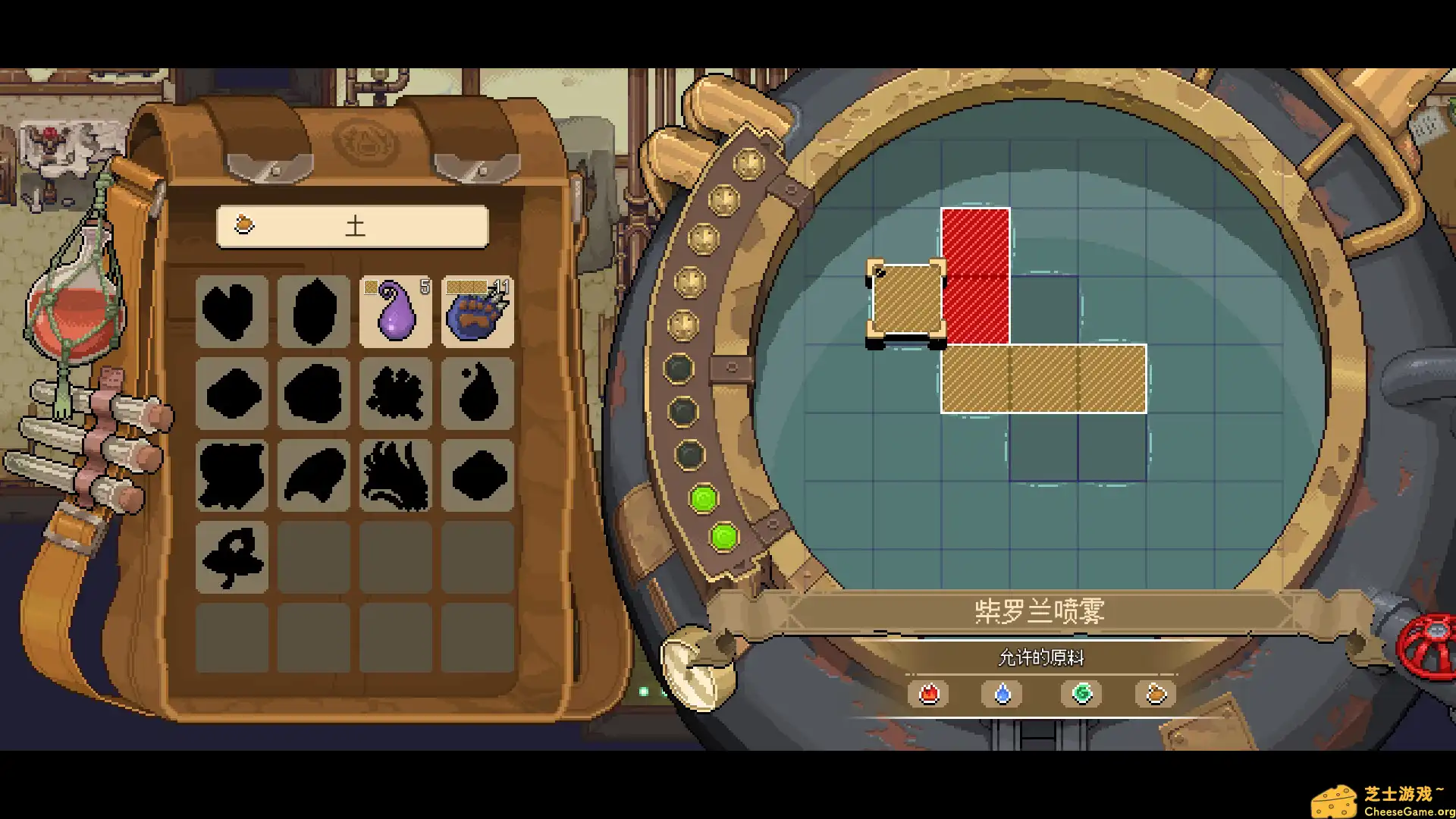Image resolution: width=1456 pixels, height=819 pixels.
Task: Click the blue water droplet element icon
Action: click(1003, 692)
